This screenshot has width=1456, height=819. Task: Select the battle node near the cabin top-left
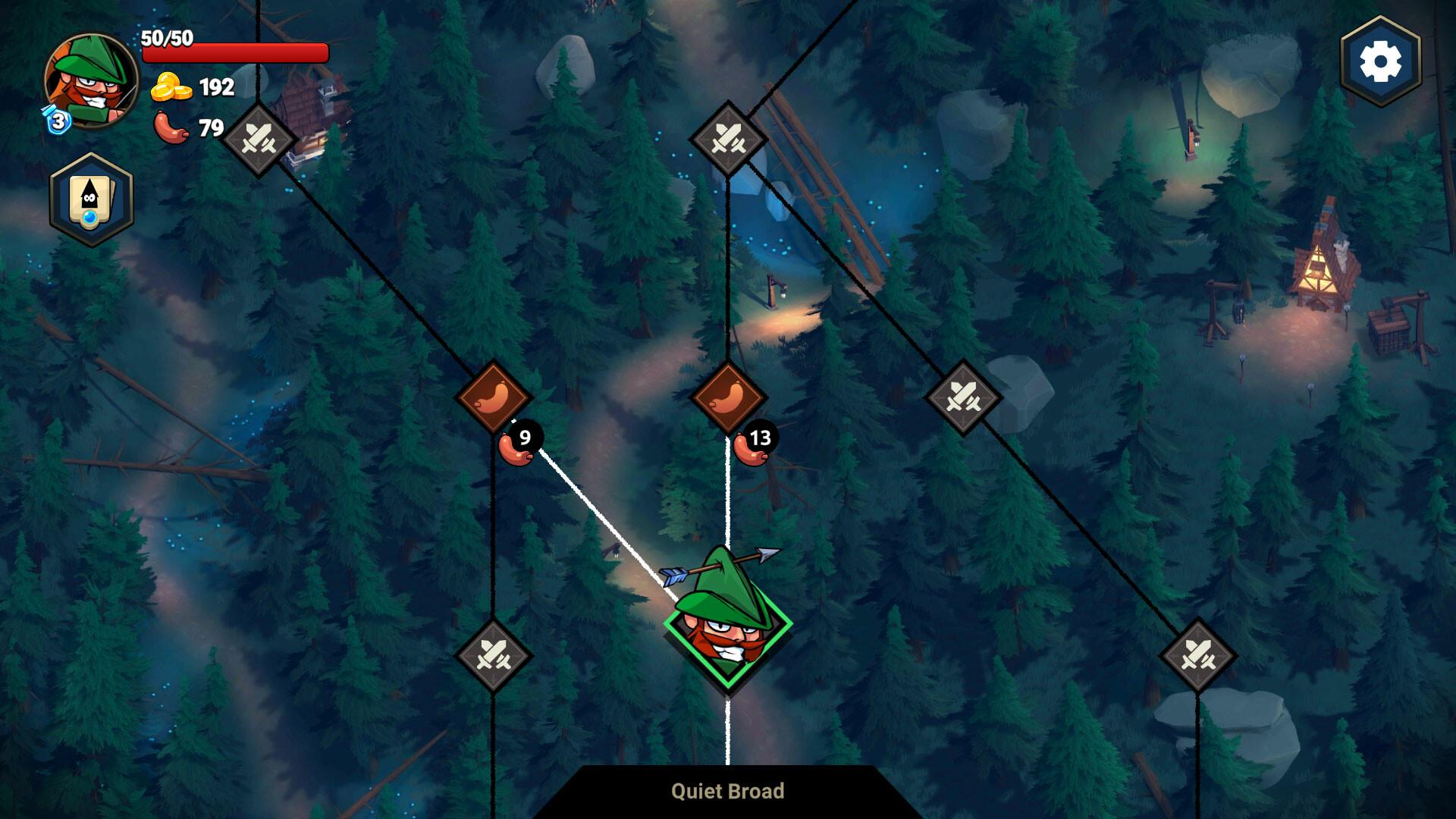(258, 140)
